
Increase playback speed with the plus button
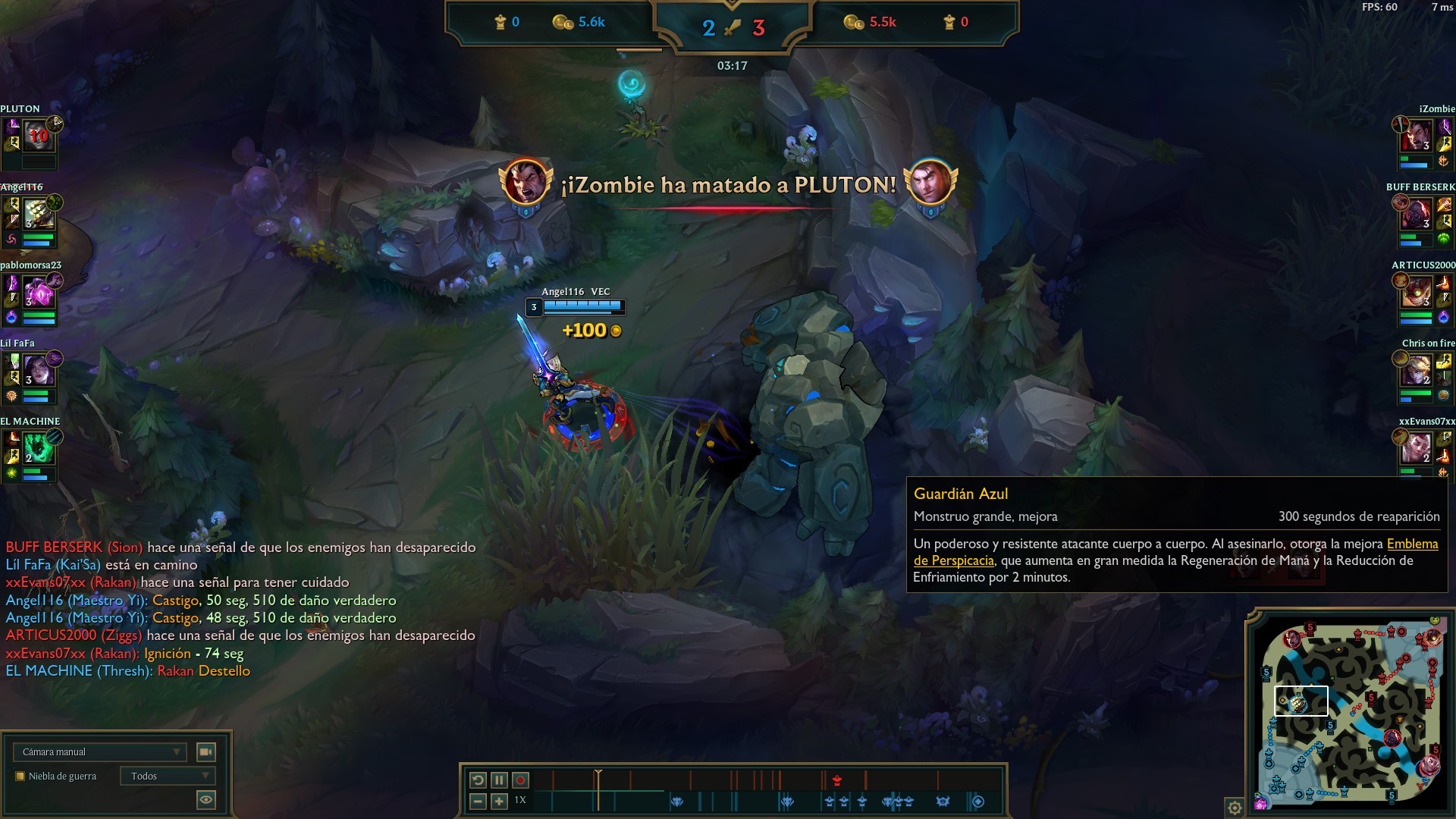click(499, 801)
